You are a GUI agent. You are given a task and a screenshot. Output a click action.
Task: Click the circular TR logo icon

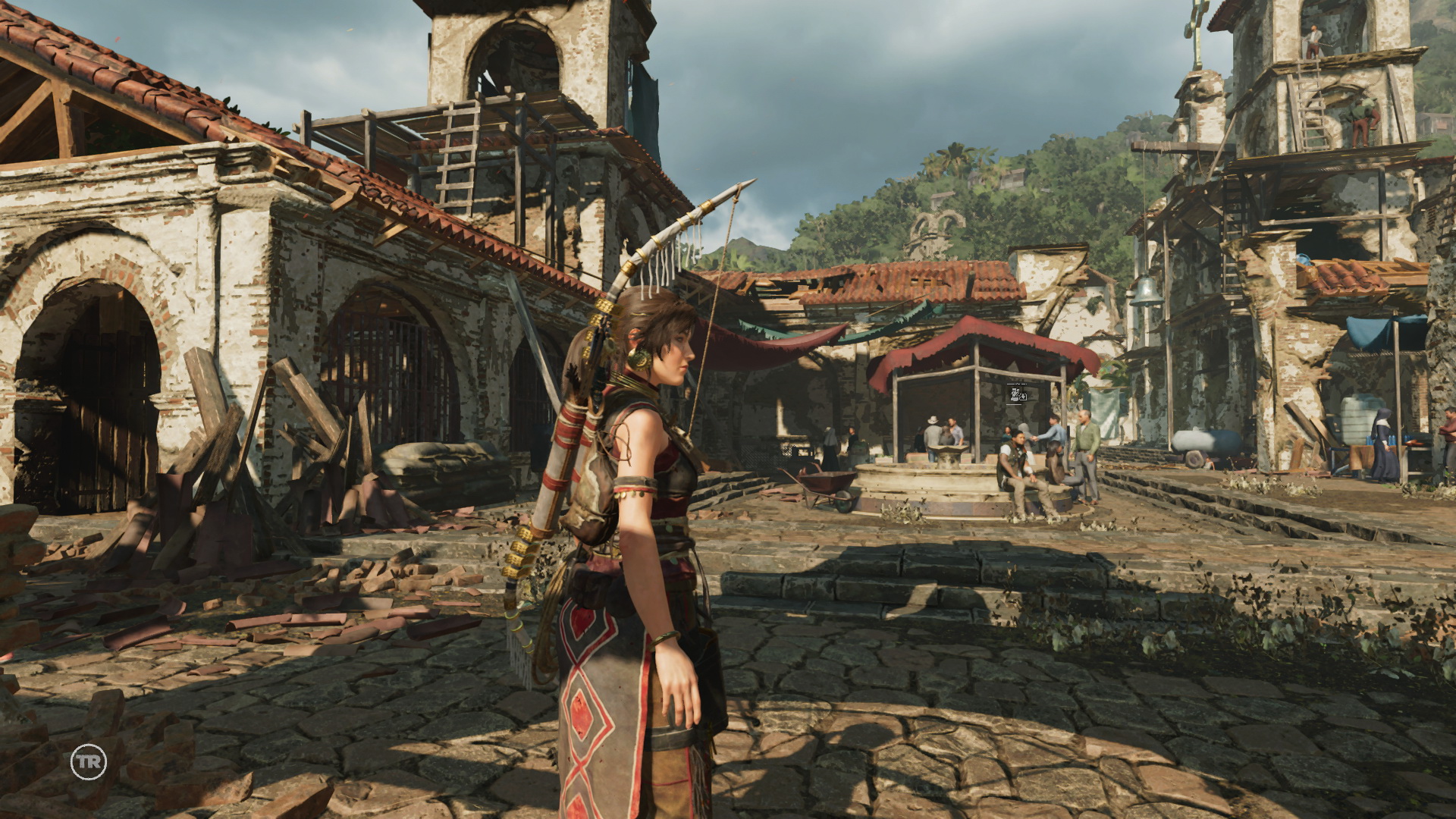click(x=89, y=762)
